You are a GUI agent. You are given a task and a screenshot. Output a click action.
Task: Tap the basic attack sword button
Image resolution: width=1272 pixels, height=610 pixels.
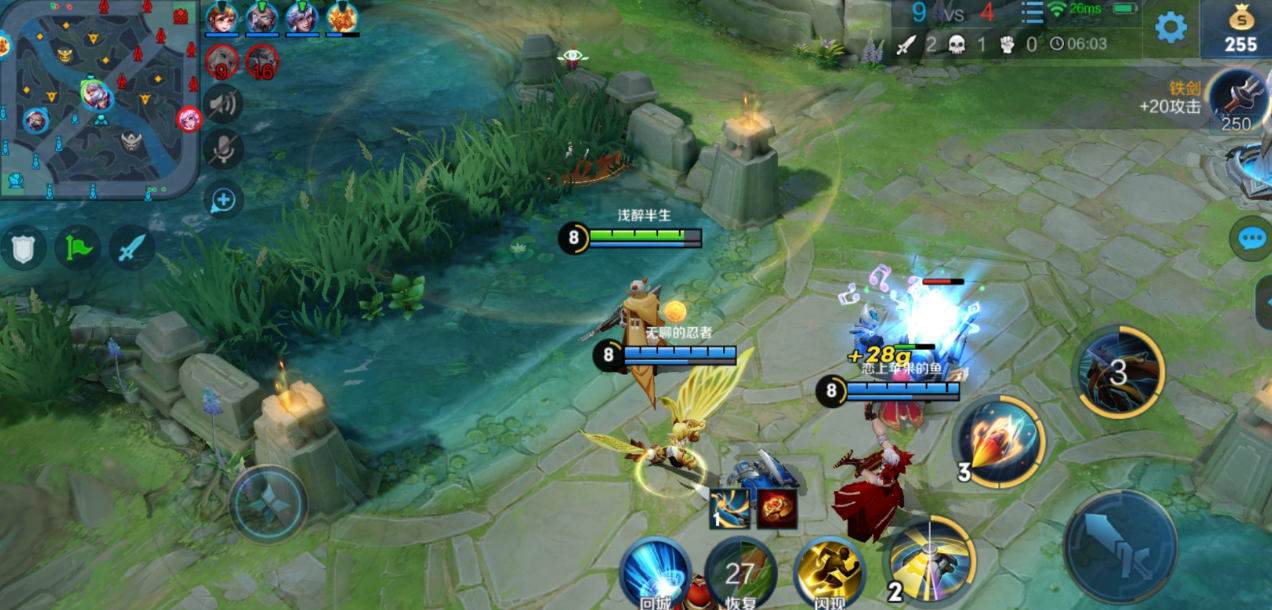click(1120, 547)
